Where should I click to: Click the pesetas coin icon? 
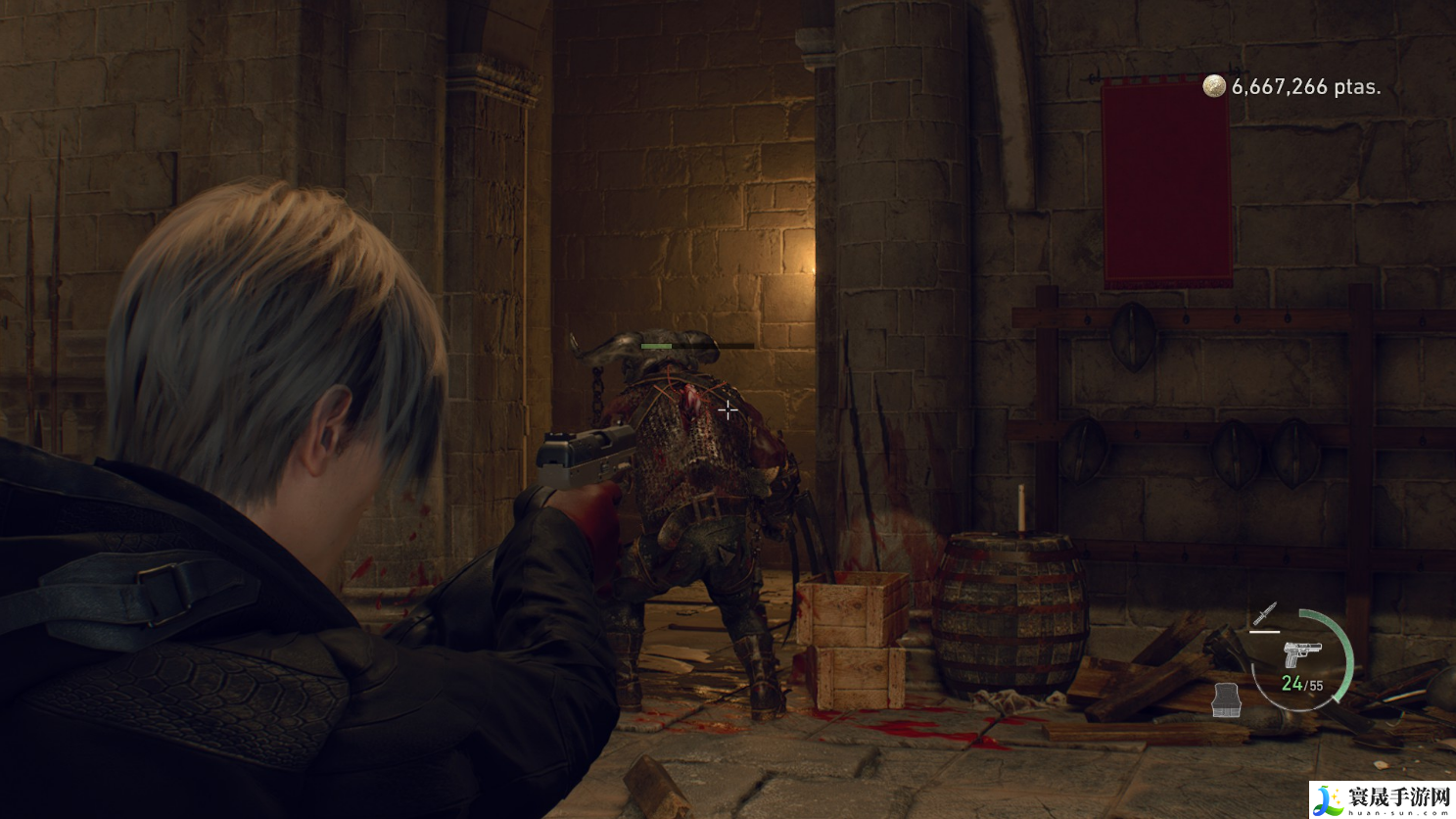tap(1214, 86)
